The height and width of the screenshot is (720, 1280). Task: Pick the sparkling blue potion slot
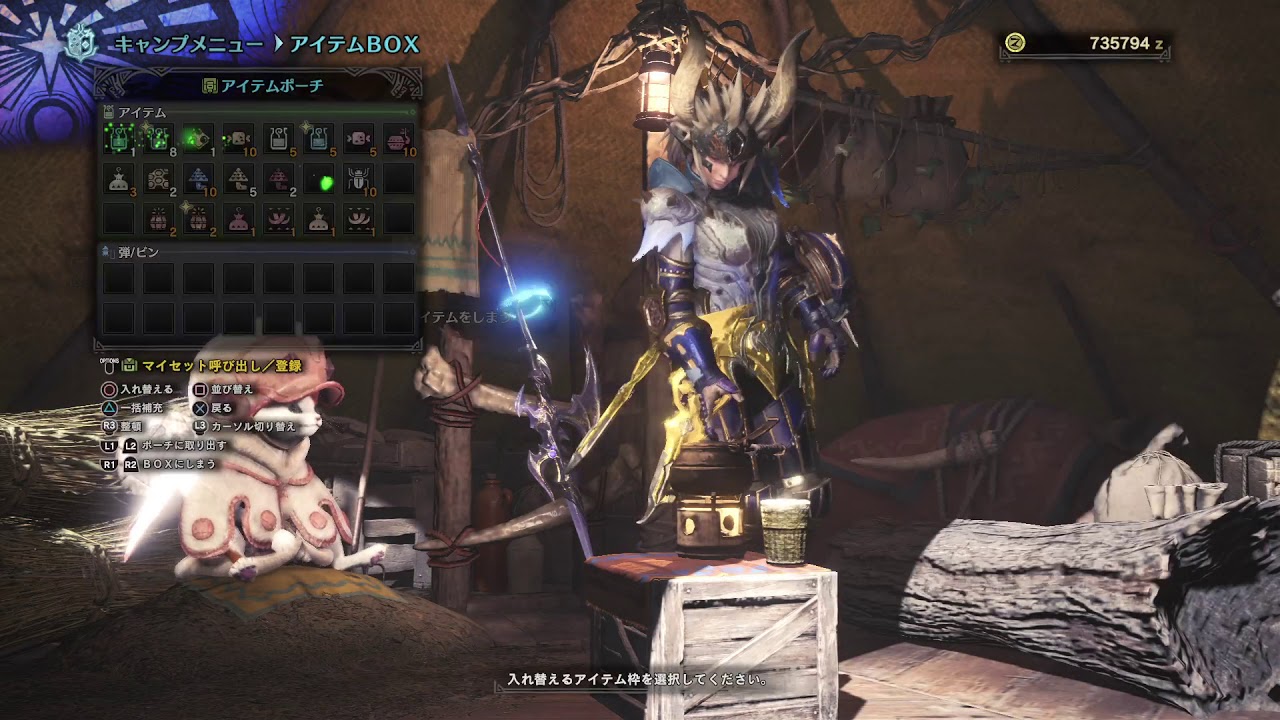(x=318, y=139)
